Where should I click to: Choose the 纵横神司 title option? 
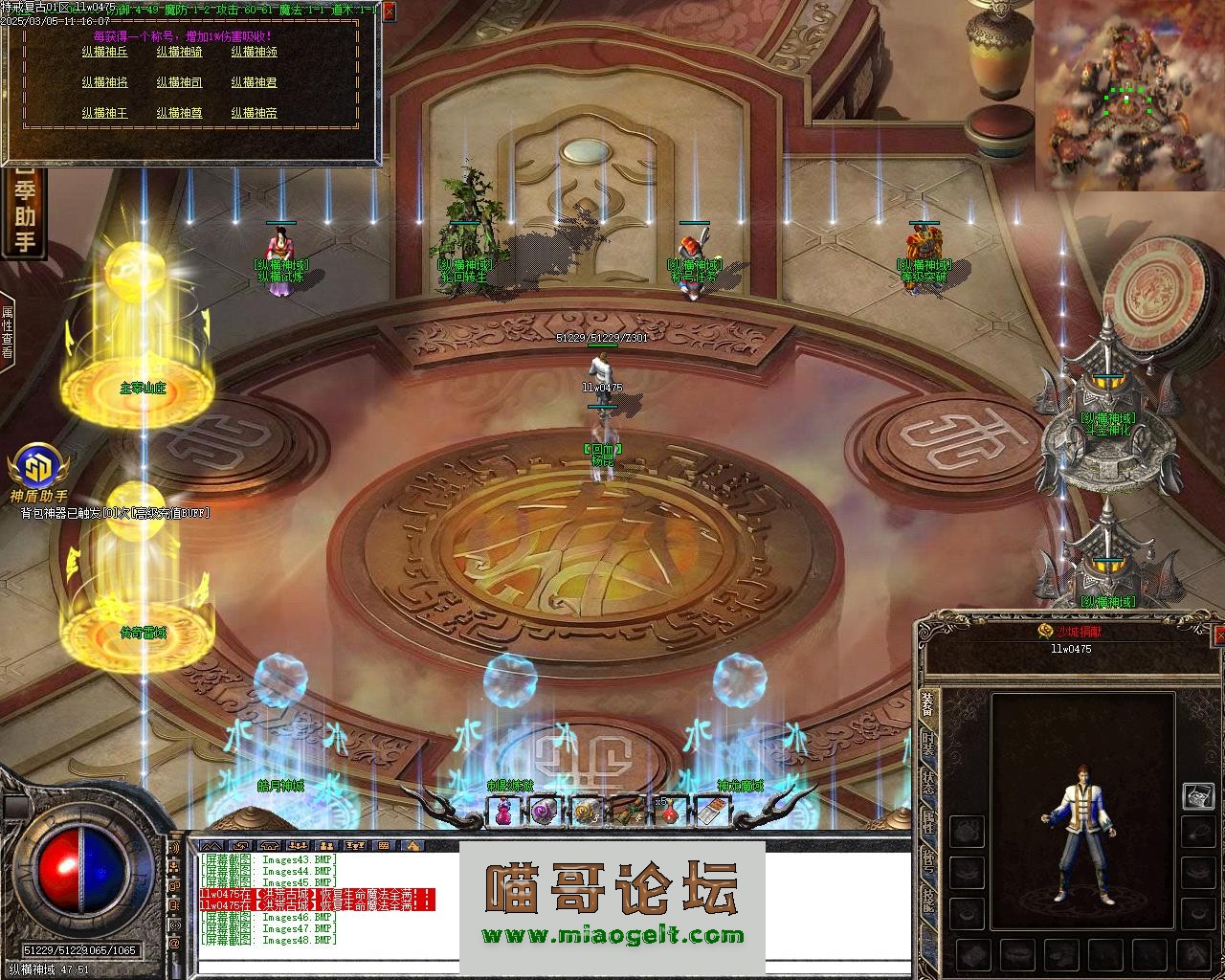[x=179, y=82]
